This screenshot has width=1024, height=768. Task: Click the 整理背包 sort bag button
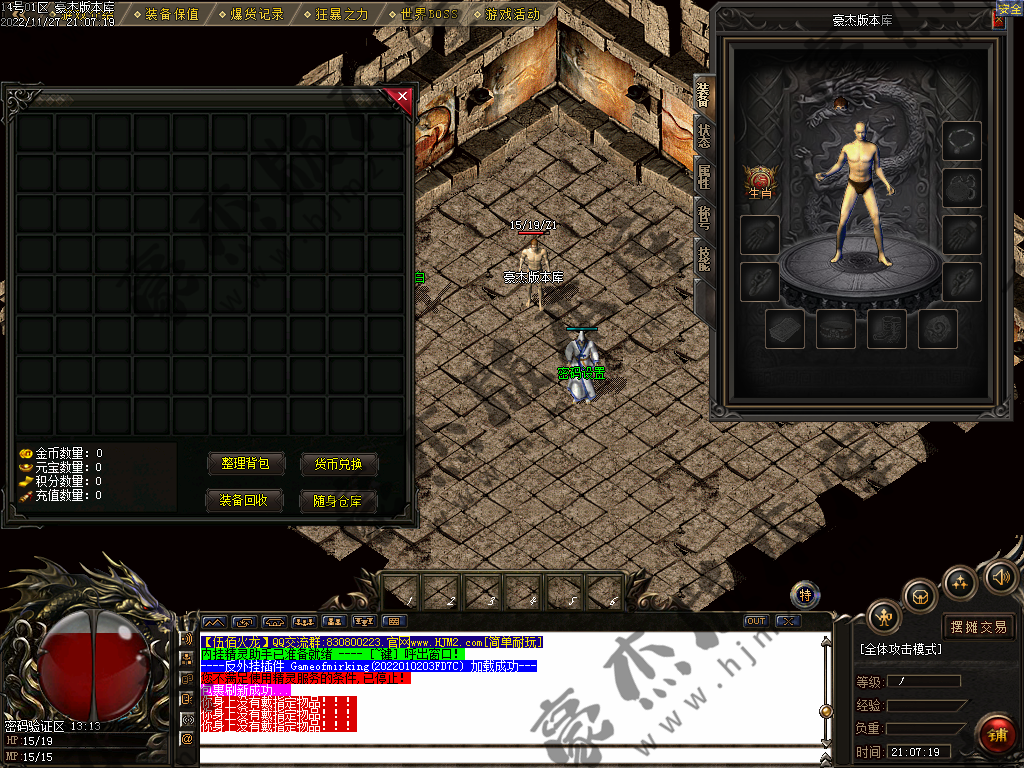tap(246, 464)
